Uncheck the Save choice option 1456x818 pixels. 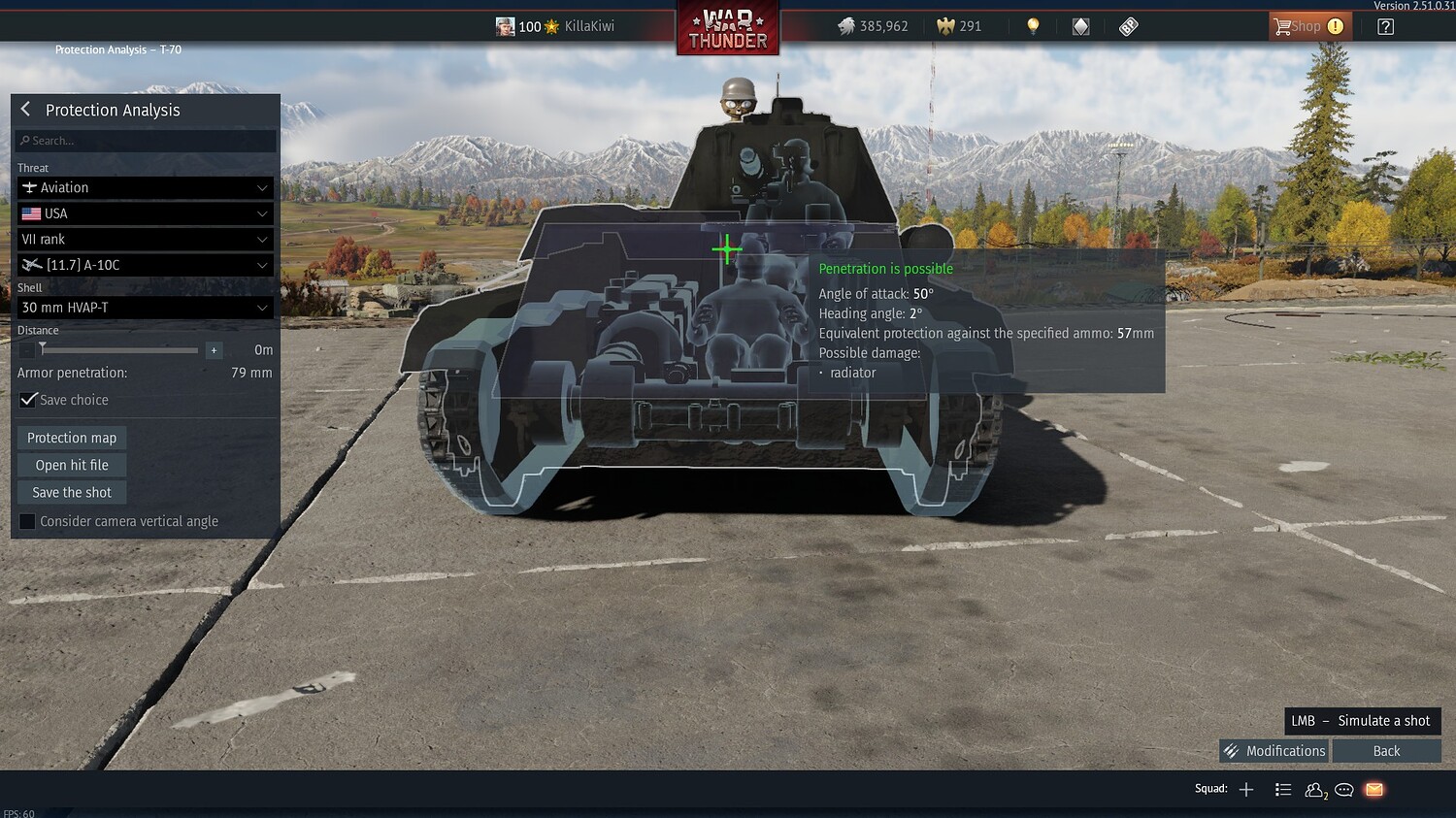coord(28,398)
